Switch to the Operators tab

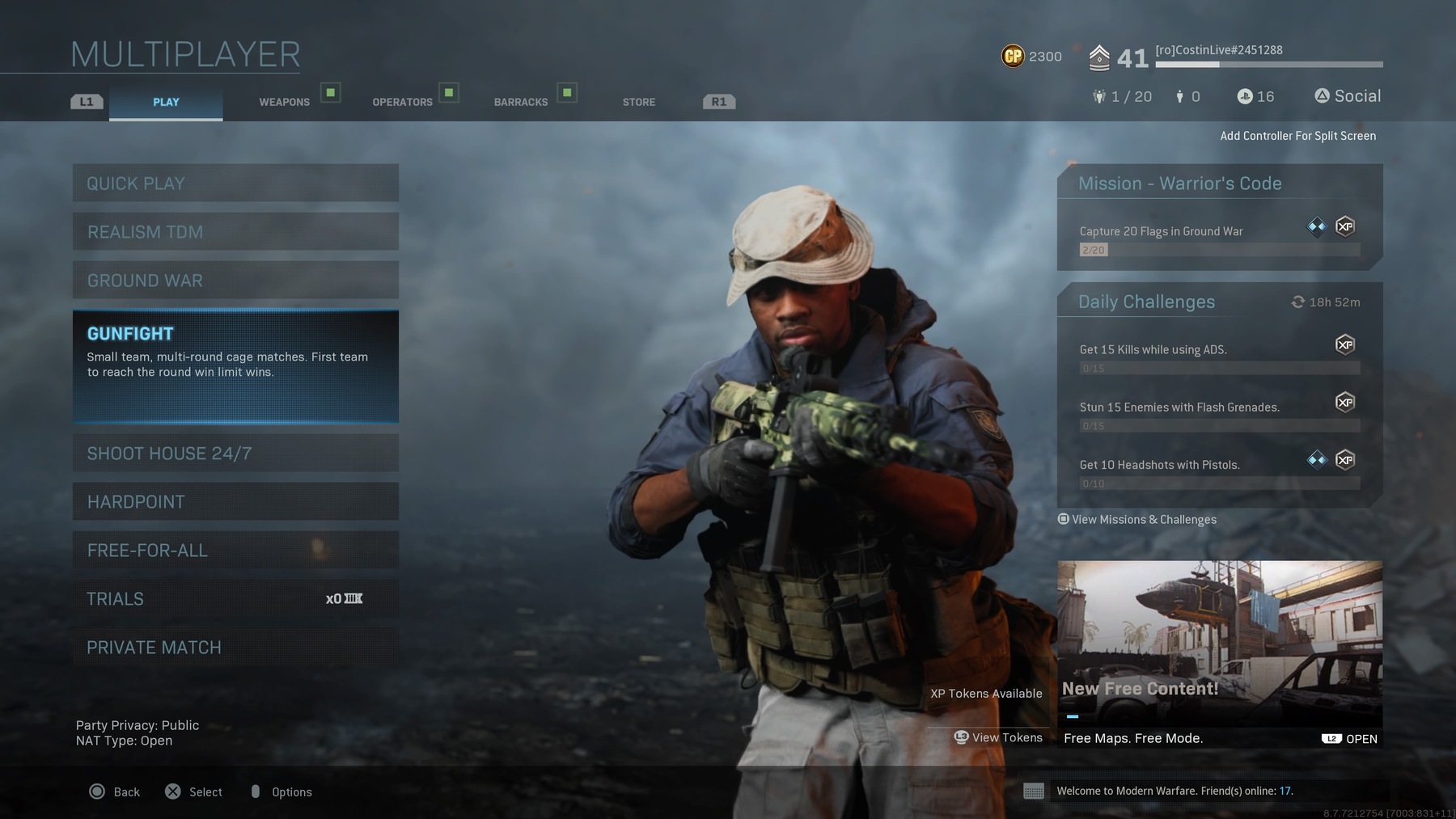click(x=402, y=102)
